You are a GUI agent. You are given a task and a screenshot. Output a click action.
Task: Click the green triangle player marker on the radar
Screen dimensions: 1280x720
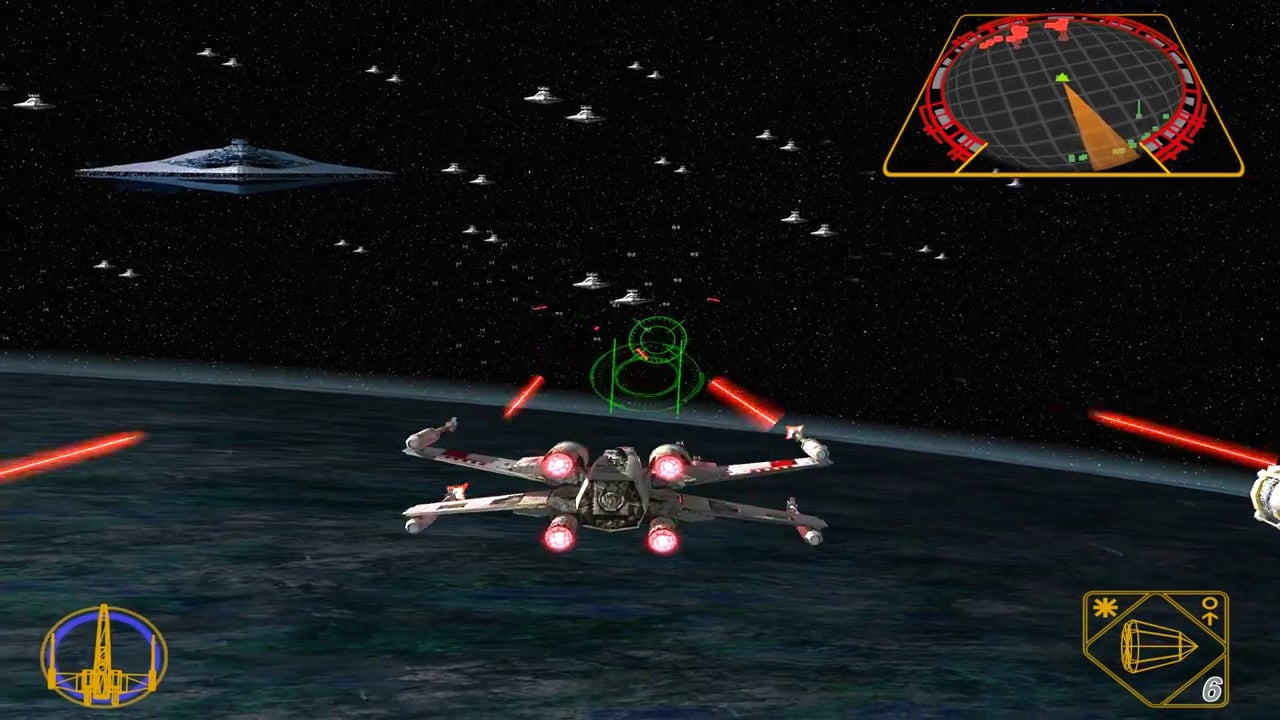click(1062, 78)
